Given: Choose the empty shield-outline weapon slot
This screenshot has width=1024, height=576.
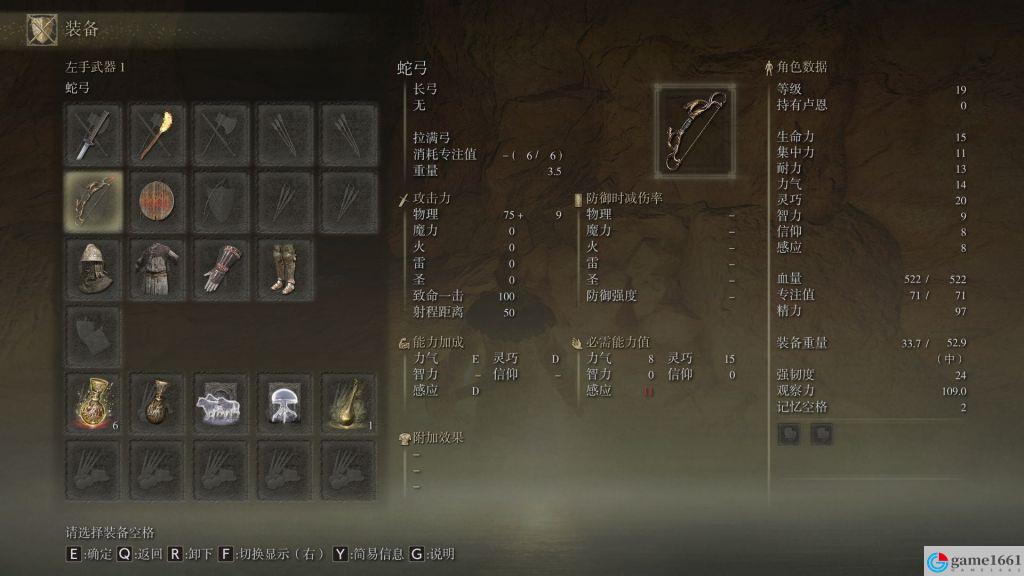Looking at the screenshot, I should coord(222,200).
